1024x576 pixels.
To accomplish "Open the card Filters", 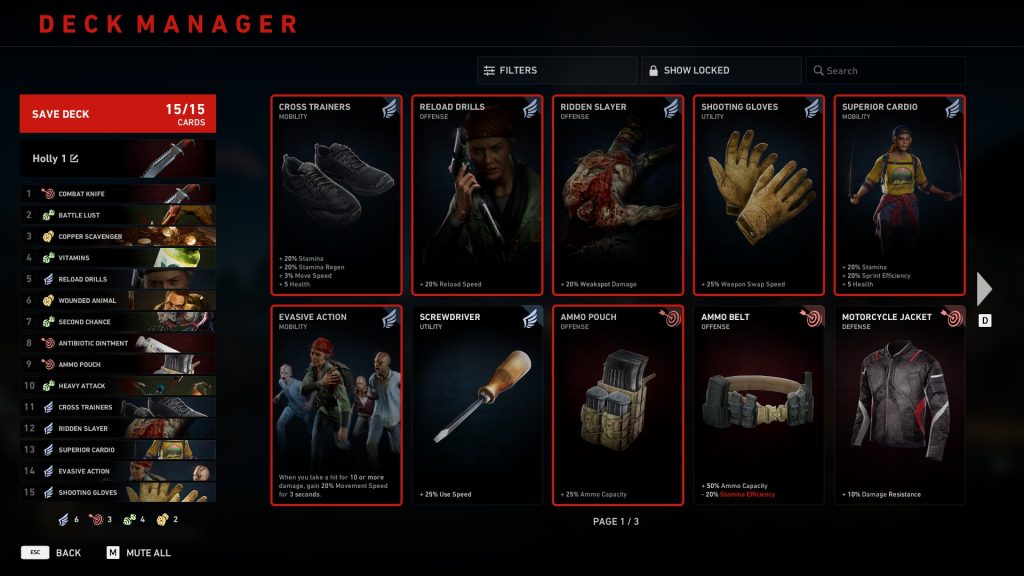I will tap(556, 70).
